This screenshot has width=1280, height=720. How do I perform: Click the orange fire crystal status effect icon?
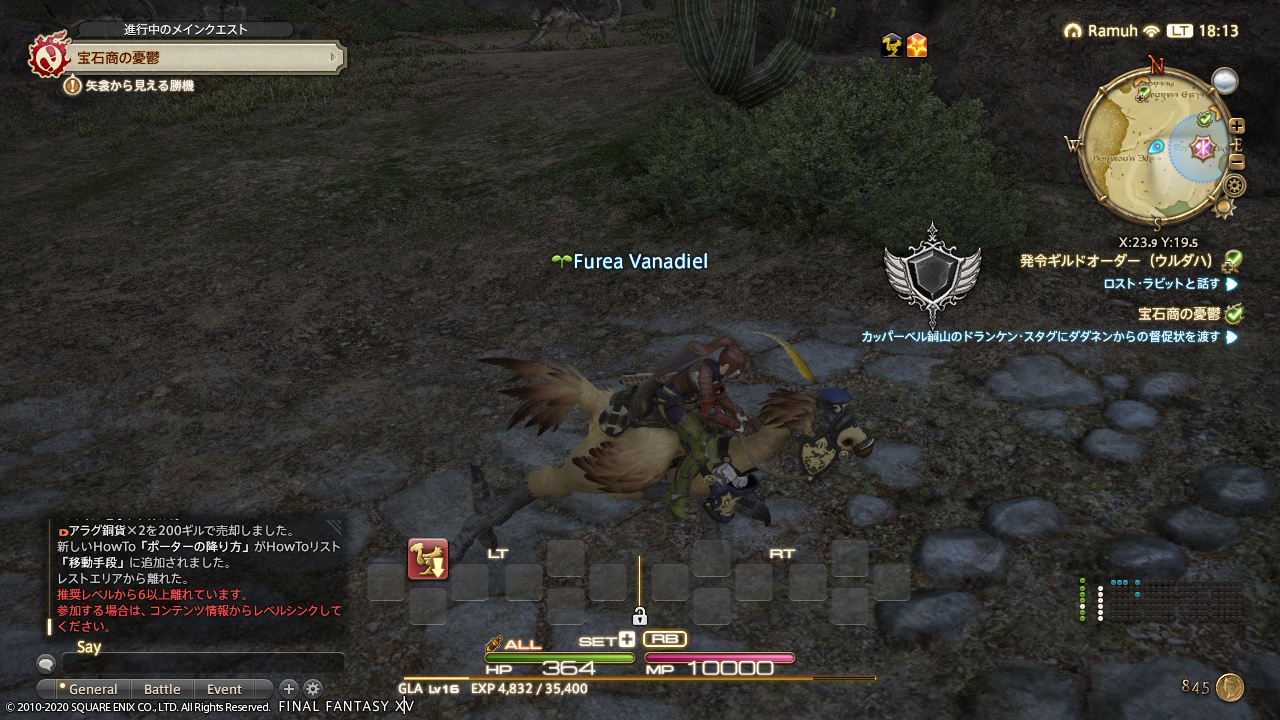click(x=916, y=44)
